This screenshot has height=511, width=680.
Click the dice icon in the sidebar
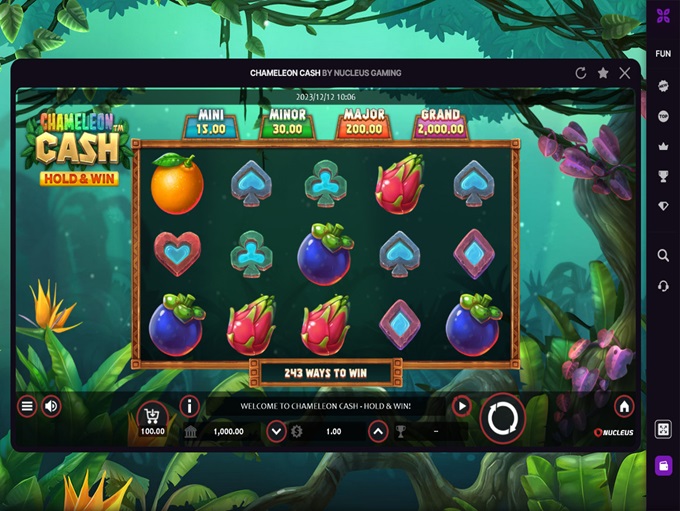point(663,429)
